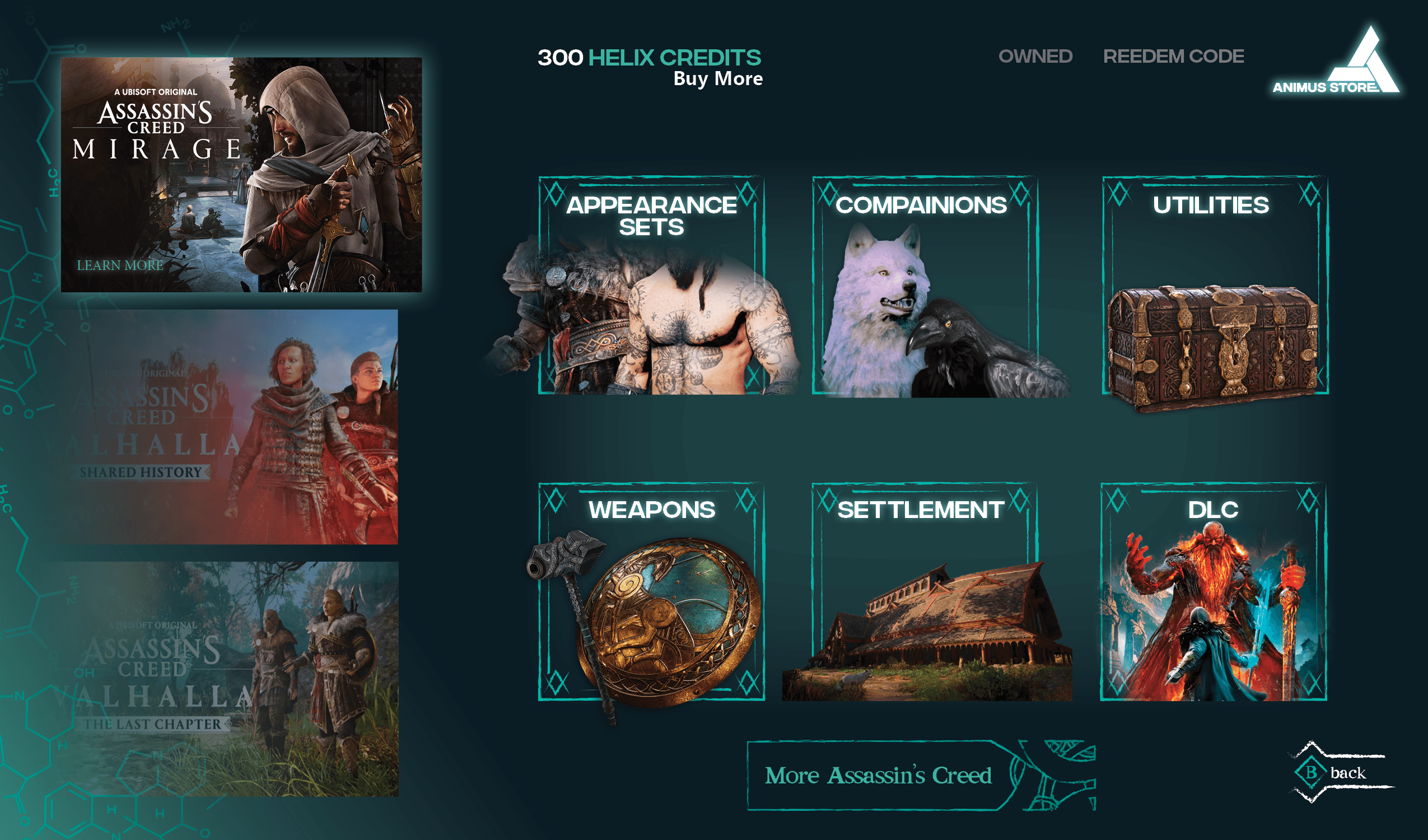Open the Weapons category tile
This screenshot has width=1428, height=840.
[652, 592]
